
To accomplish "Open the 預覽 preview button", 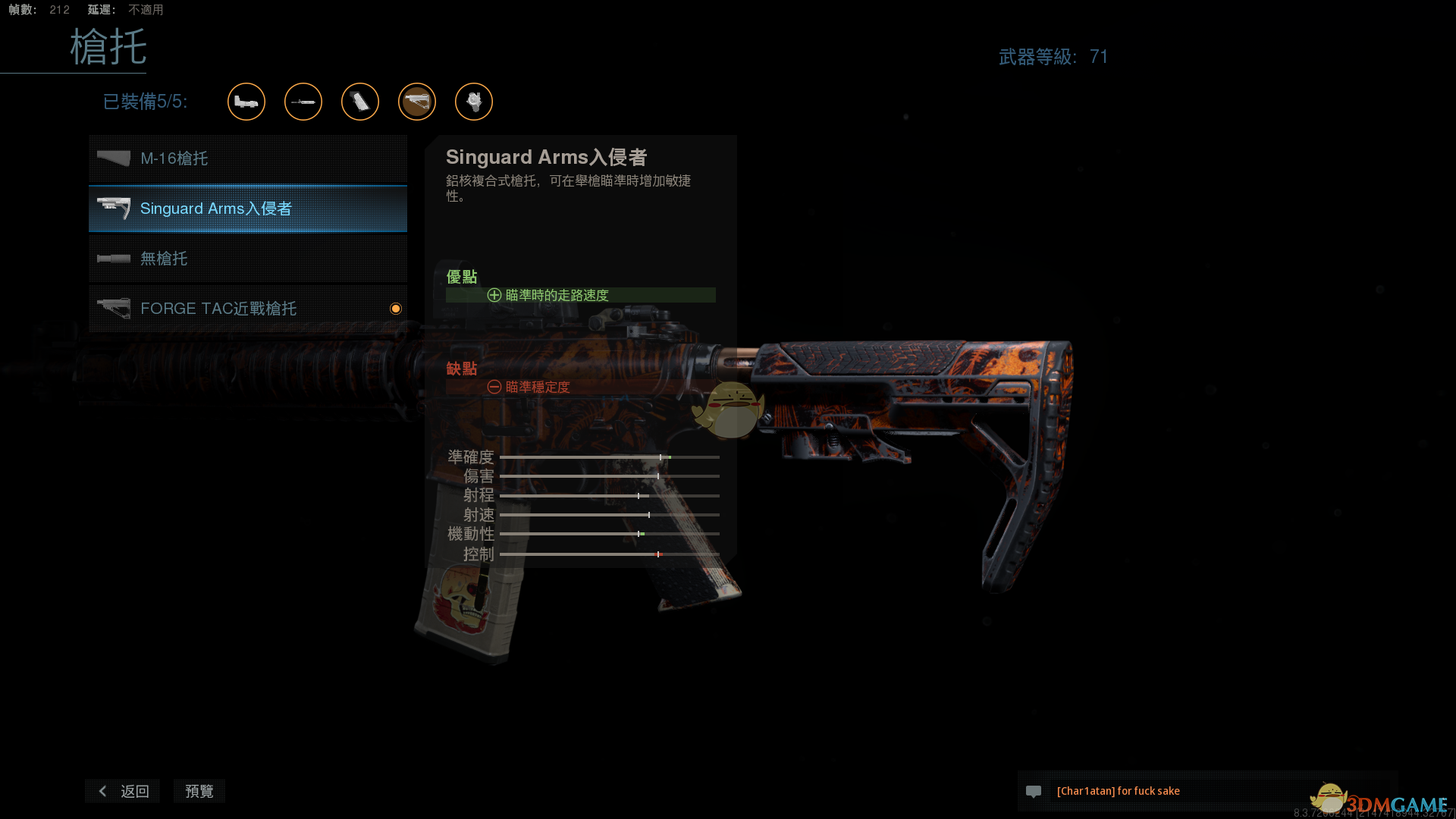I will point(199,791).
